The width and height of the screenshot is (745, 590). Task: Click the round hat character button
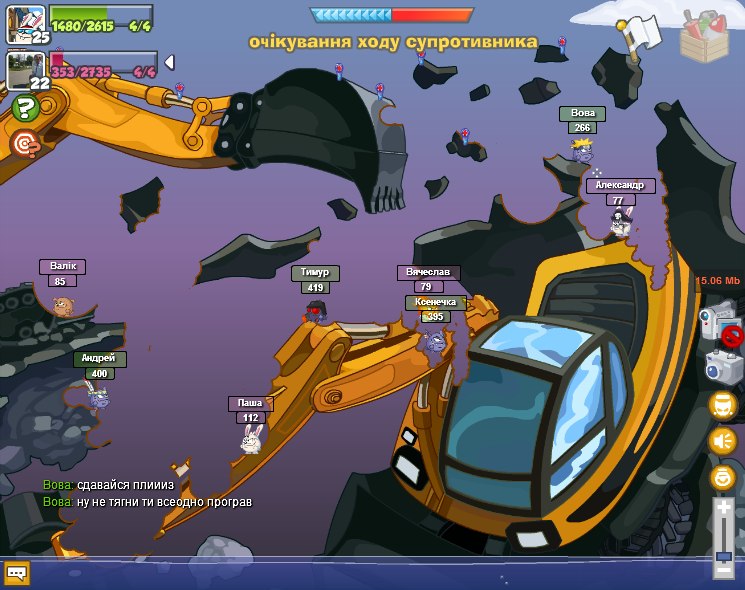pyautogui.click(x=723, y=405)
